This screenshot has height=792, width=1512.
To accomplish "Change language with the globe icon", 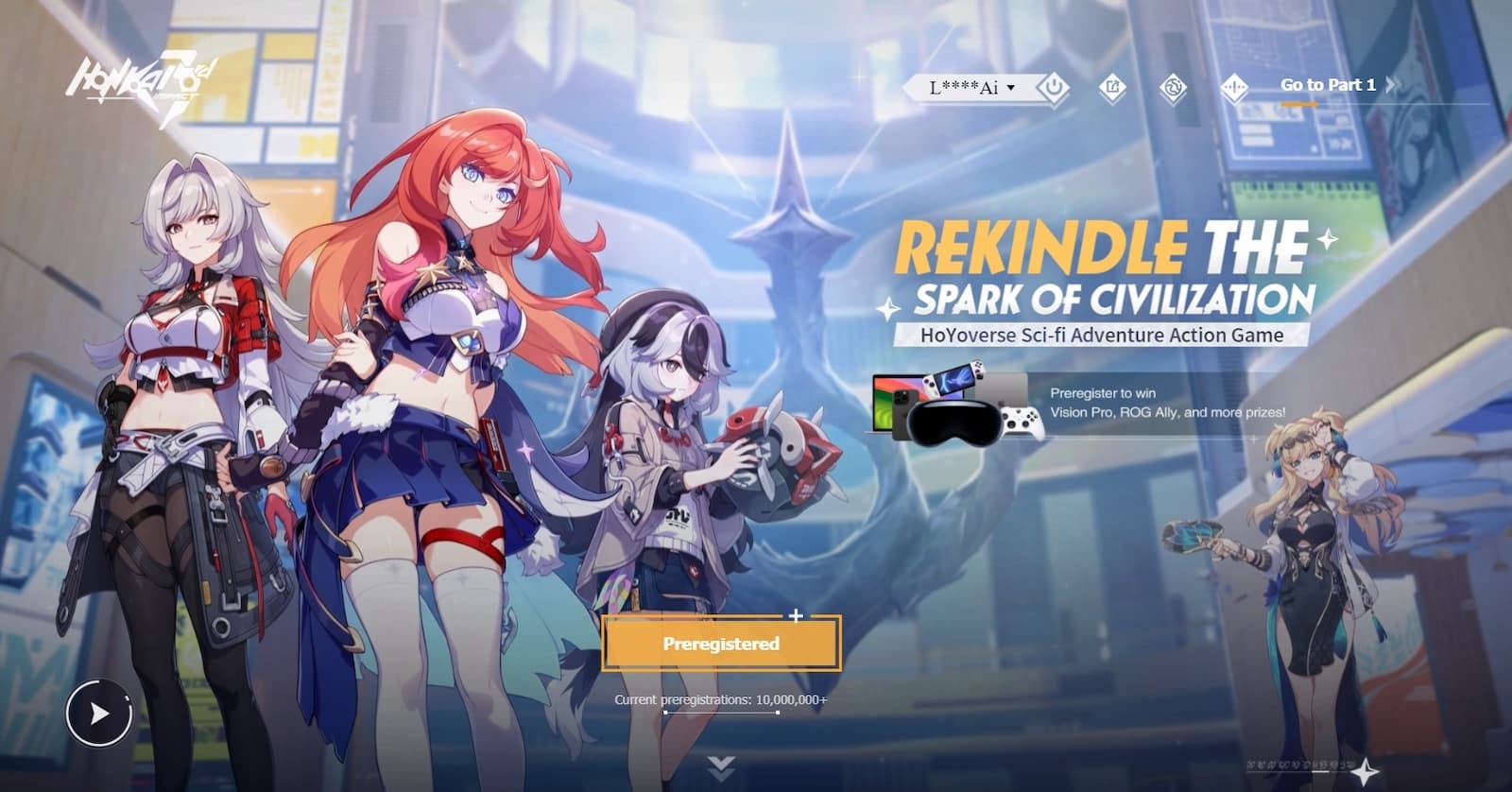I will click(1173, 88).
